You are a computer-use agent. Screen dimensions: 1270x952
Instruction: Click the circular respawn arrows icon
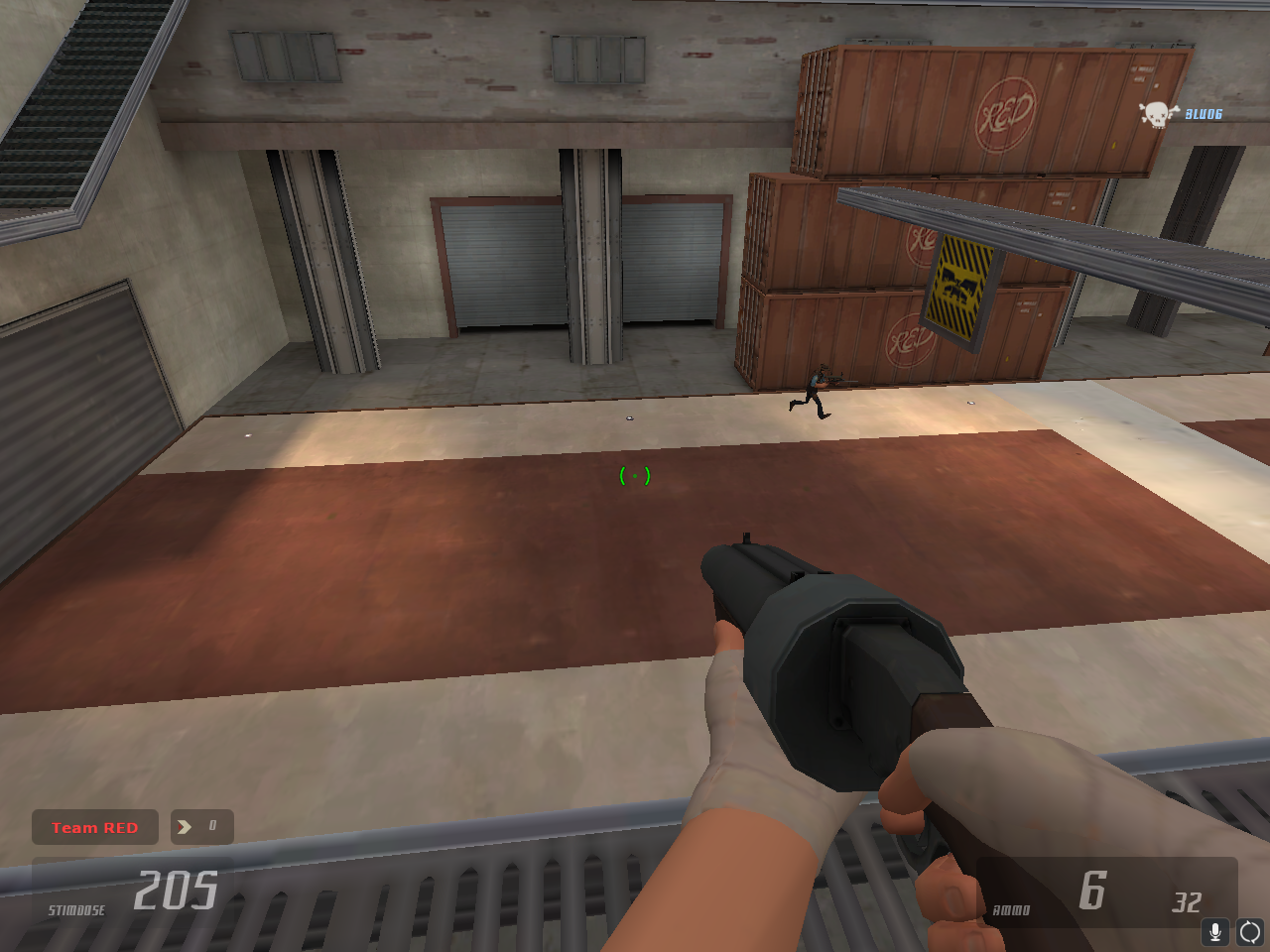(x=1249, y=930)
